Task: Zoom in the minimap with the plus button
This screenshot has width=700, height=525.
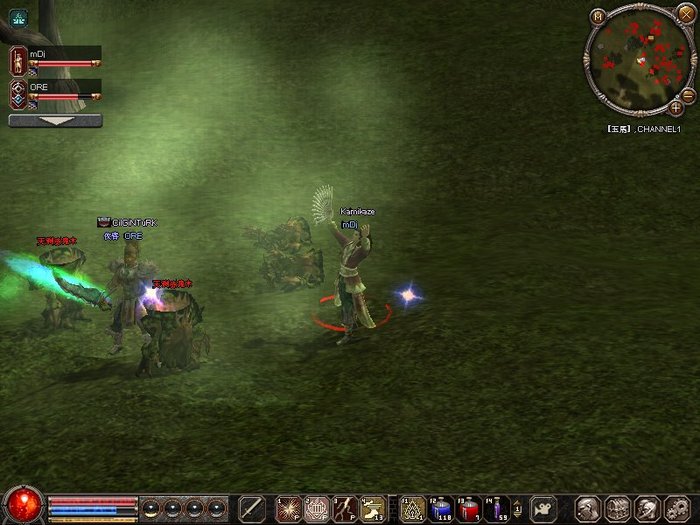Action: click(676, 106)
